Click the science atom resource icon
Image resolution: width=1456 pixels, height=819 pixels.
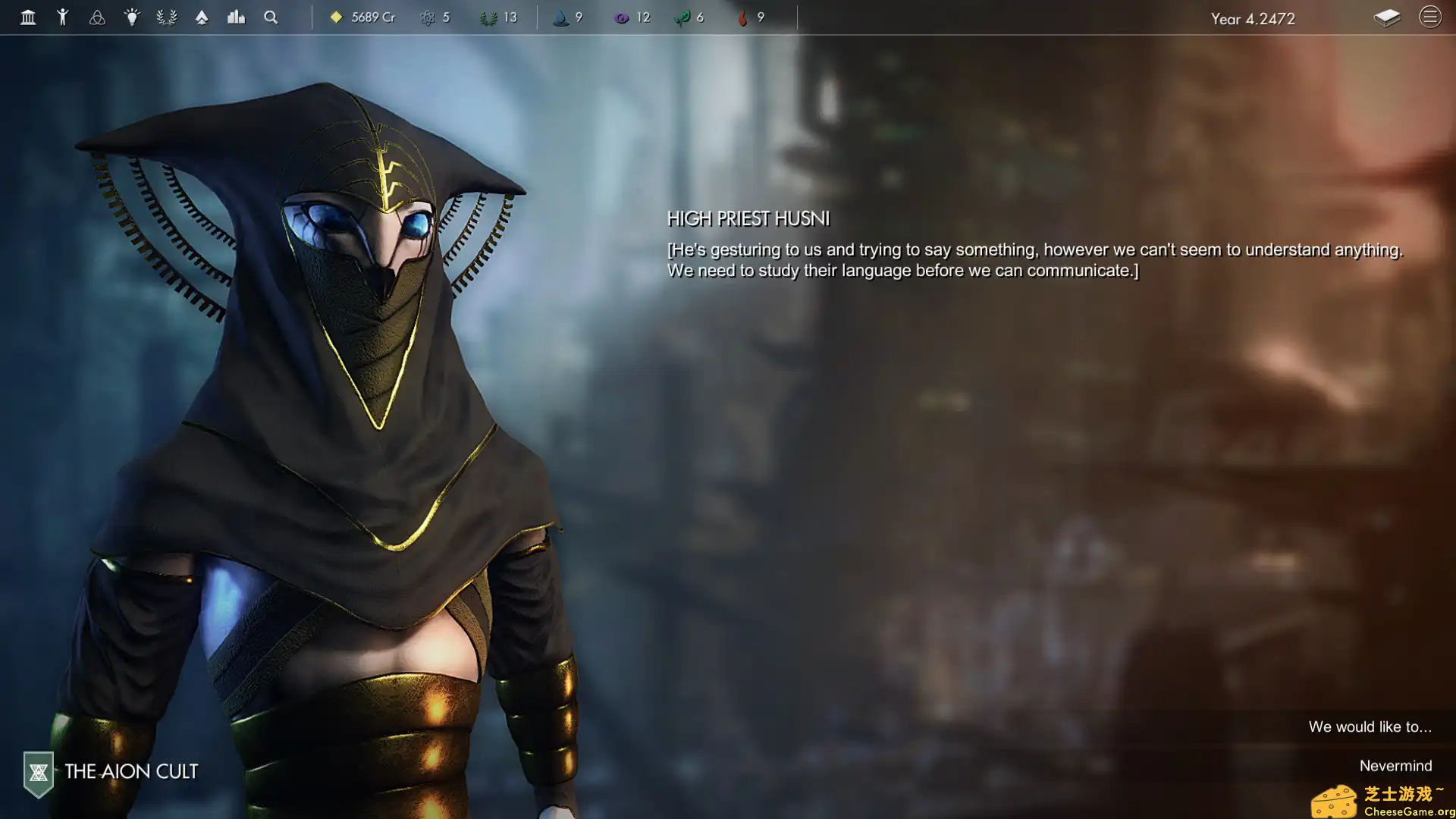pyautogui.click(x=427, y=17)
